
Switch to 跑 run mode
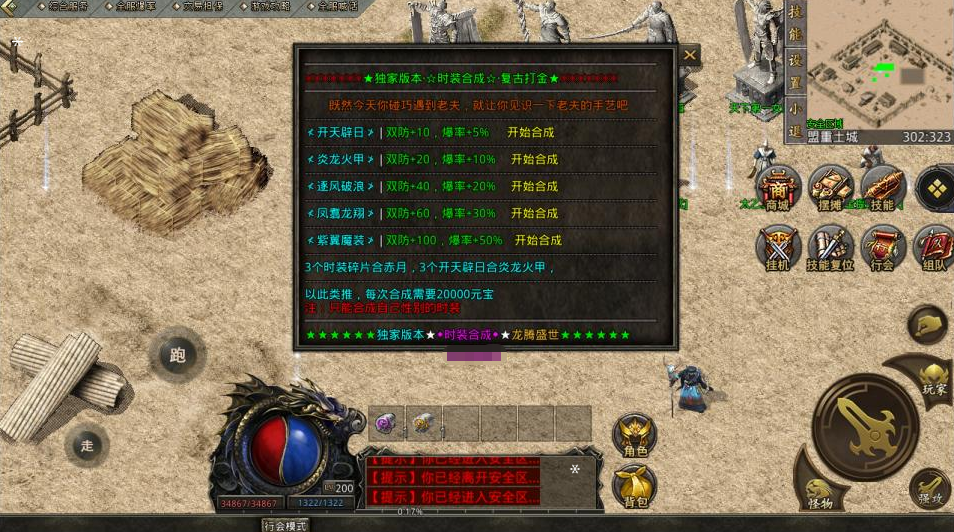tap(178, 355)
